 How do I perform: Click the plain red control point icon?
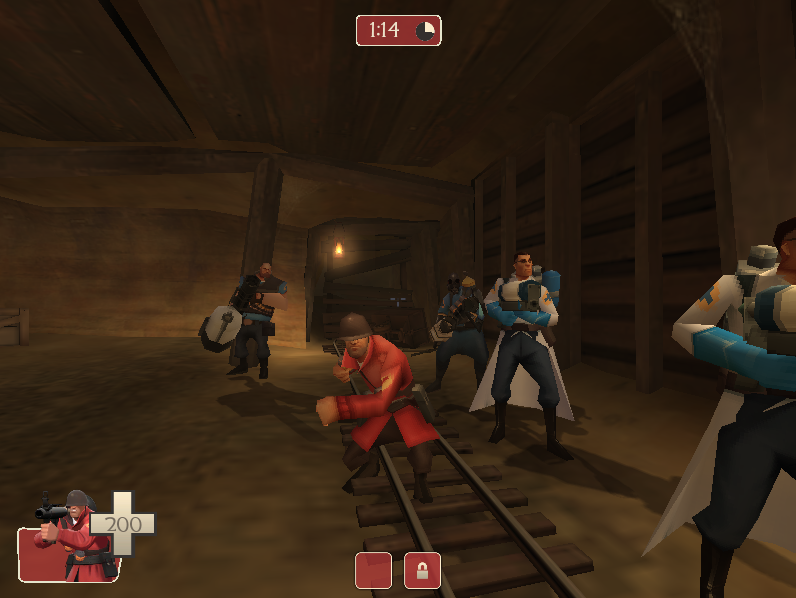tap(373, 570)
